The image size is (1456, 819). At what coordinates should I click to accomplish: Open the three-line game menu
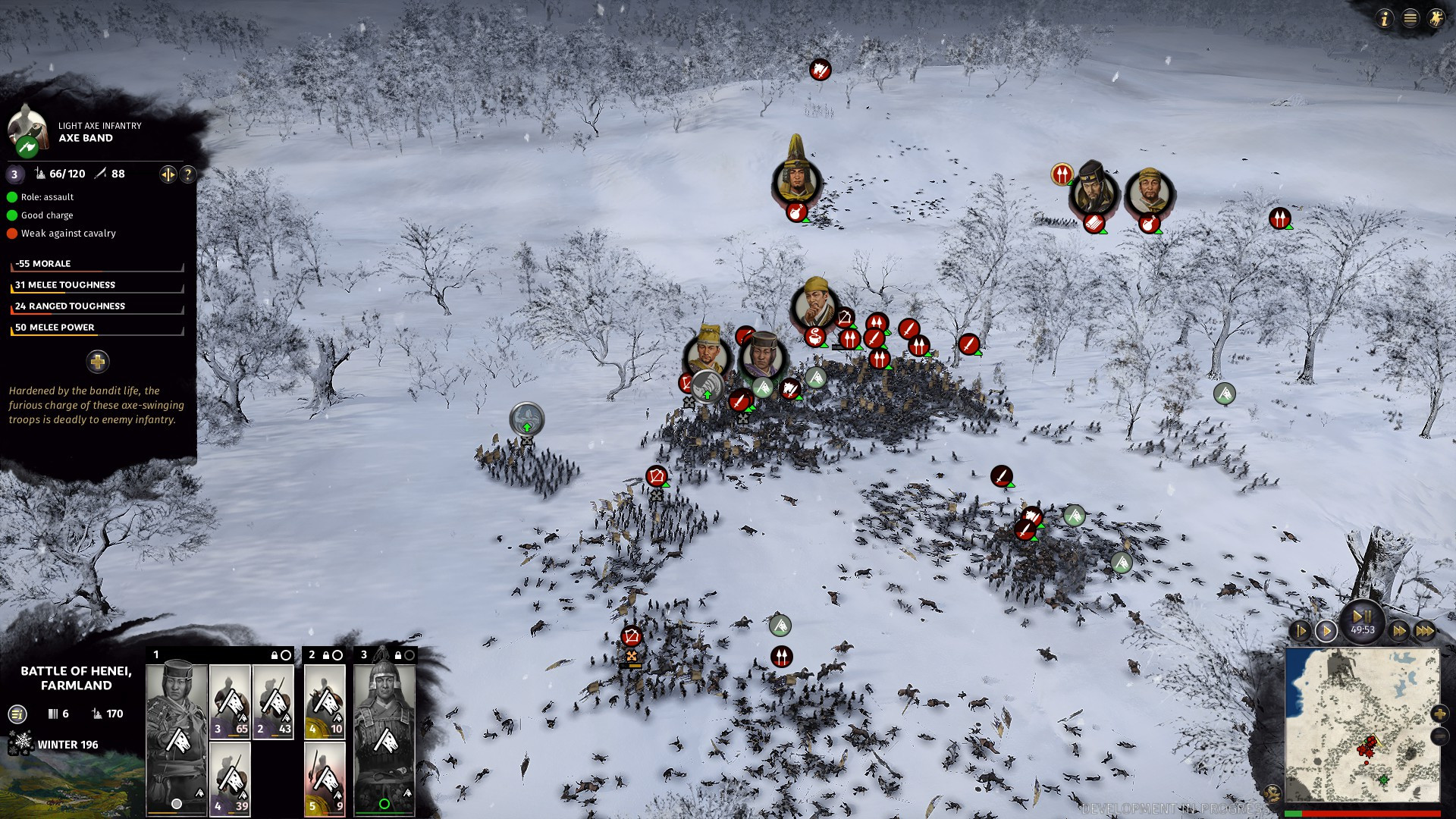(x=1410, y=19)
